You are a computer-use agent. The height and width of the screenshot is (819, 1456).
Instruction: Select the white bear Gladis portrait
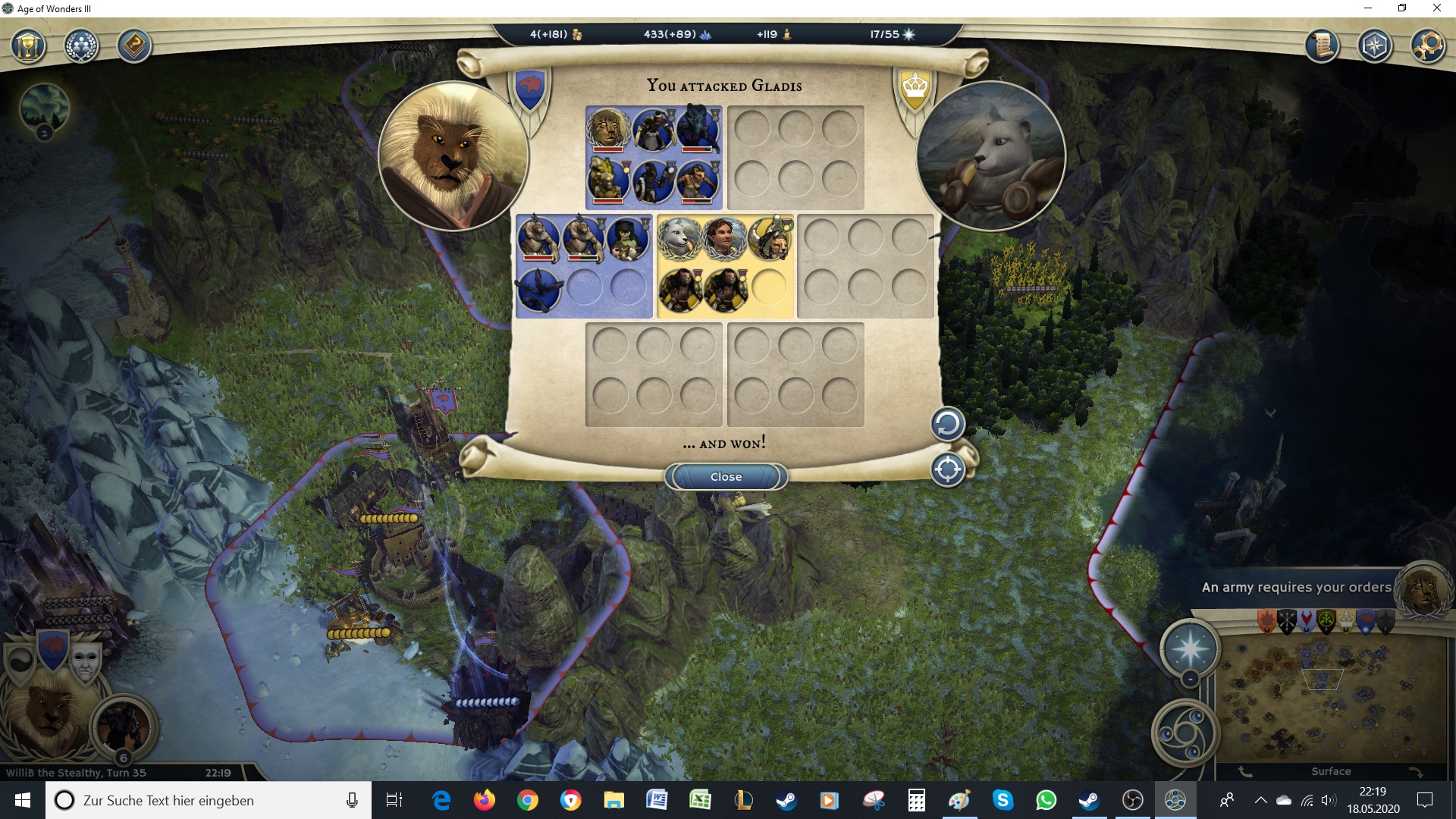(x=990, y=155)
